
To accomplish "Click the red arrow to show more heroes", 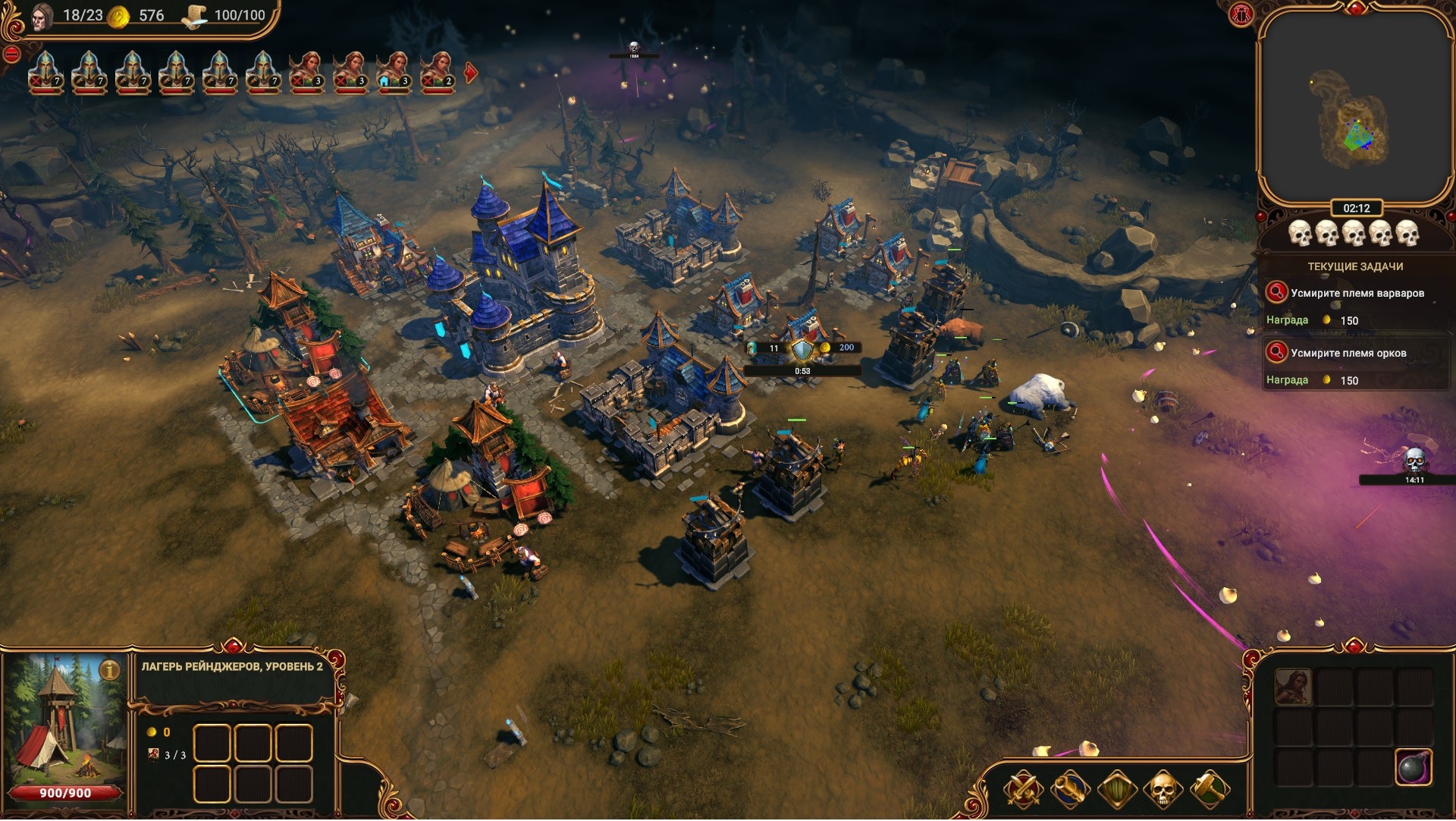I will pos(471,74).
